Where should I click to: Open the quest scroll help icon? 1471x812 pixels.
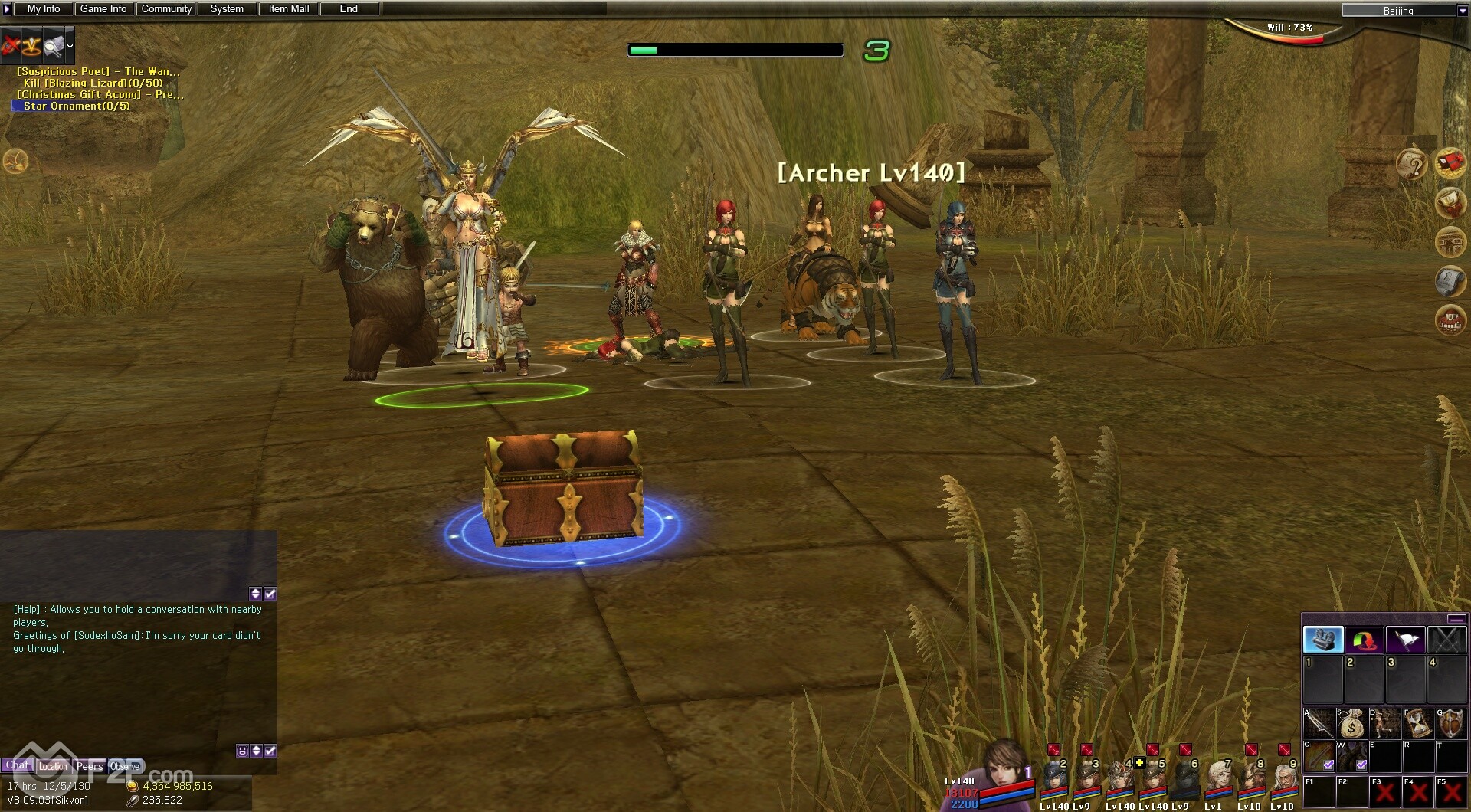[x=1411, y=164]
